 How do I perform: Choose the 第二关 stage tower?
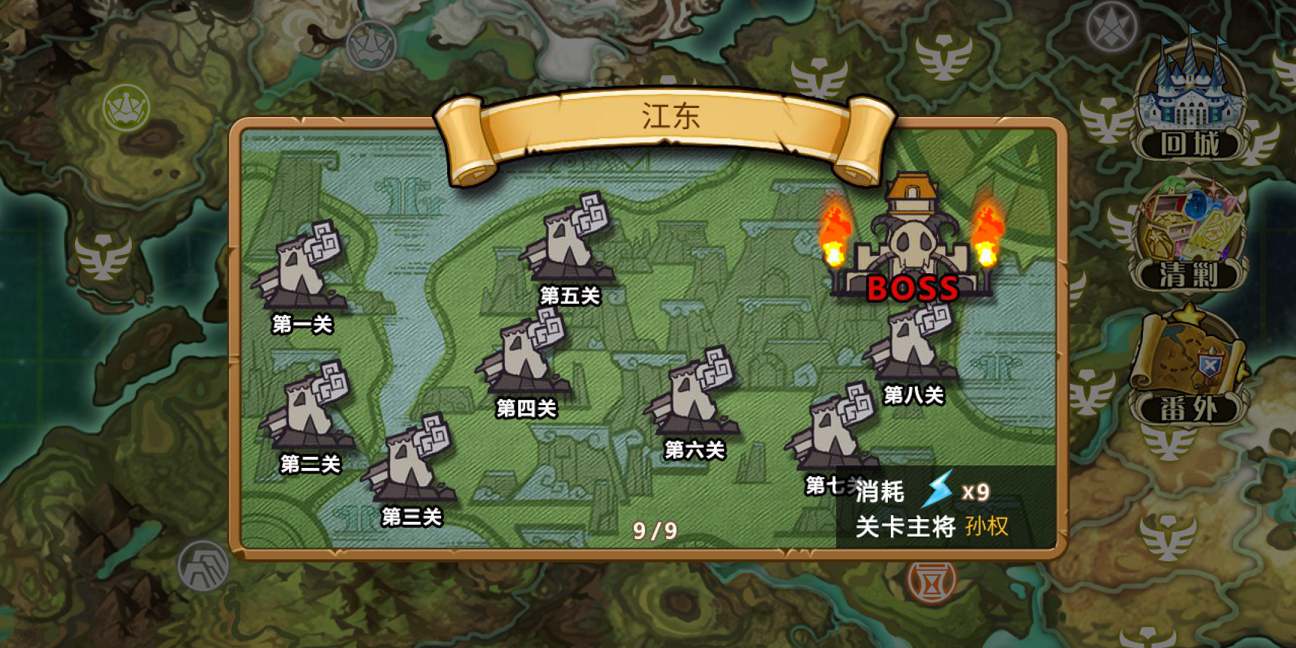pyautogui.click(x=309, y=410)
